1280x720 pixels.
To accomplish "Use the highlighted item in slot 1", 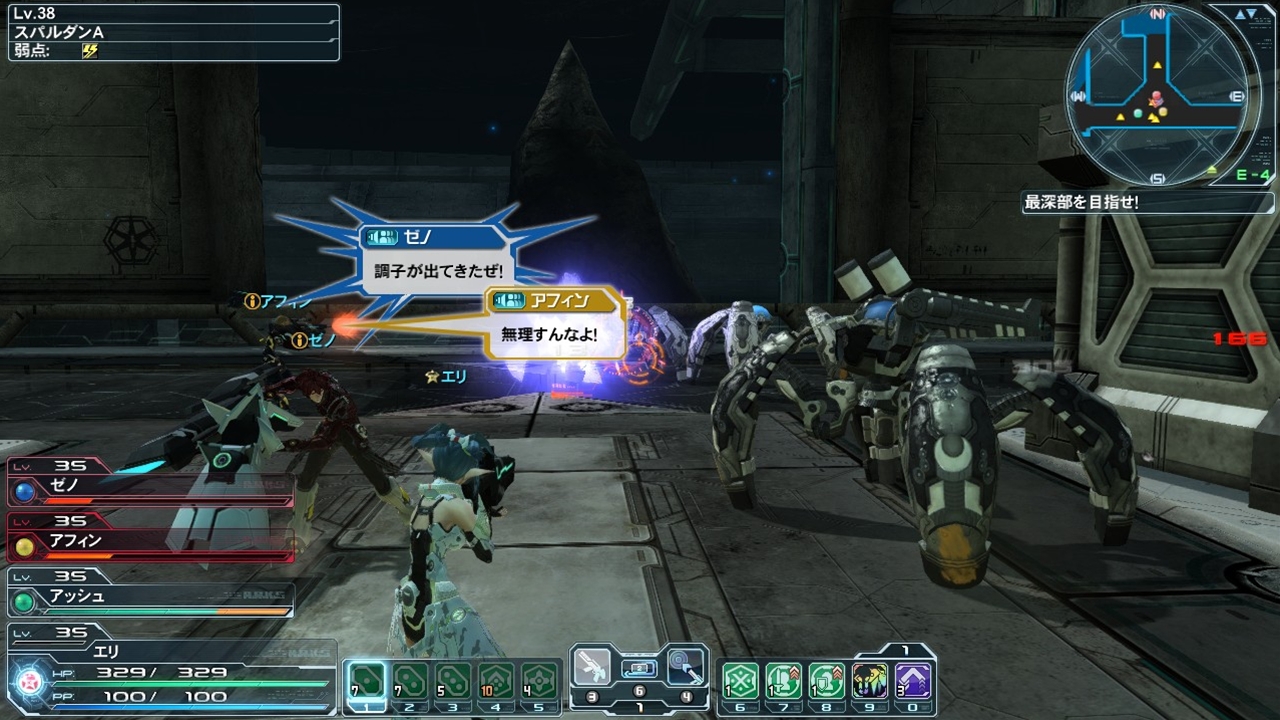I will tap(365, 681).
